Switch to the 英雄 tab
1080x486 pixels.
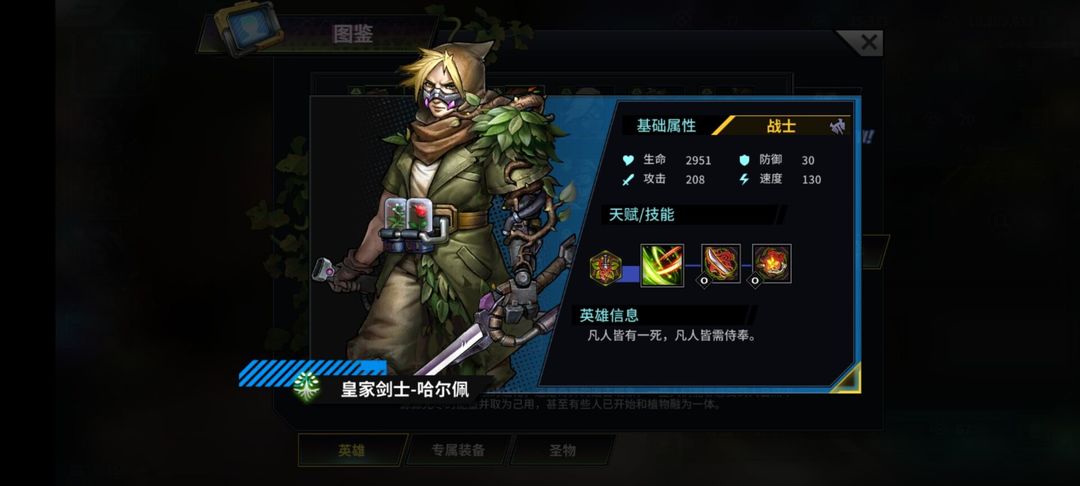click(x=351, y=450)
